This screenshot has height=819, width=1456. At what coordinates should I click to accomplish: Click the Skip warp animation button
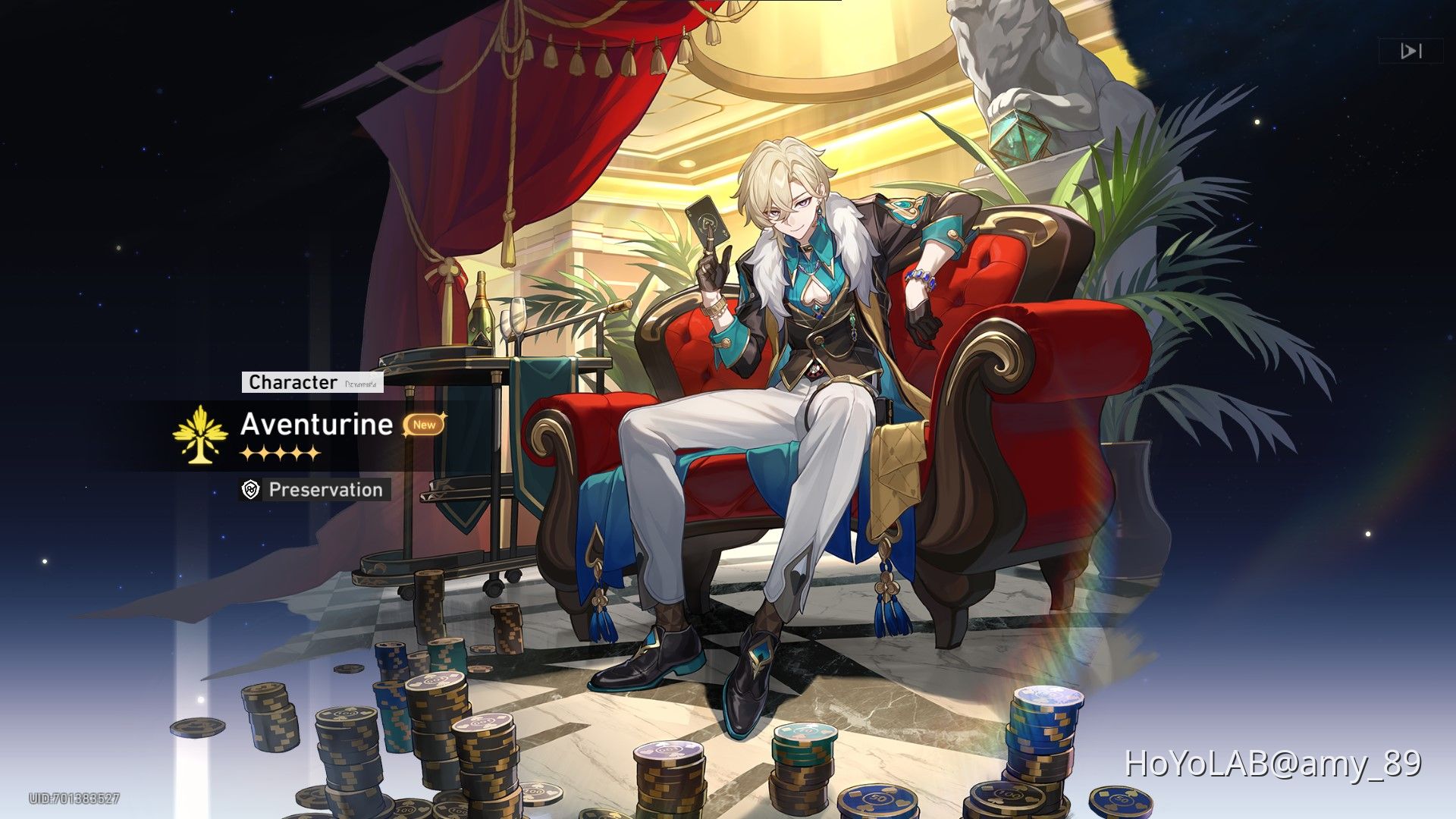pyautogui.click(x=1410, y=52)
